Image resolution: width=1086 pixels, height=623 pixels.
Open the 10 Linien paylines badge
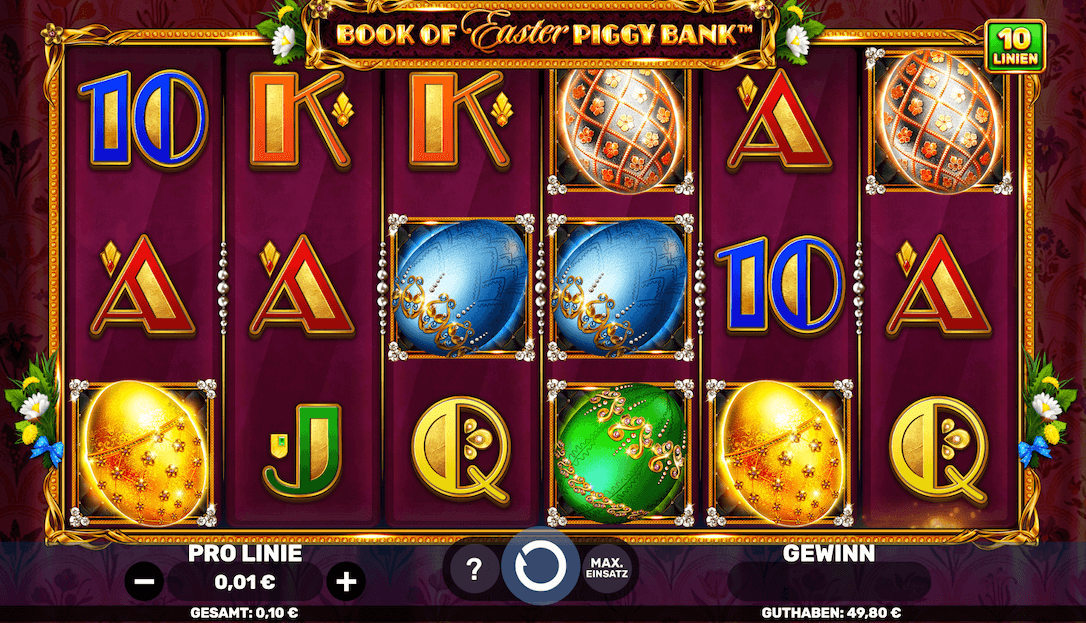1015,46
